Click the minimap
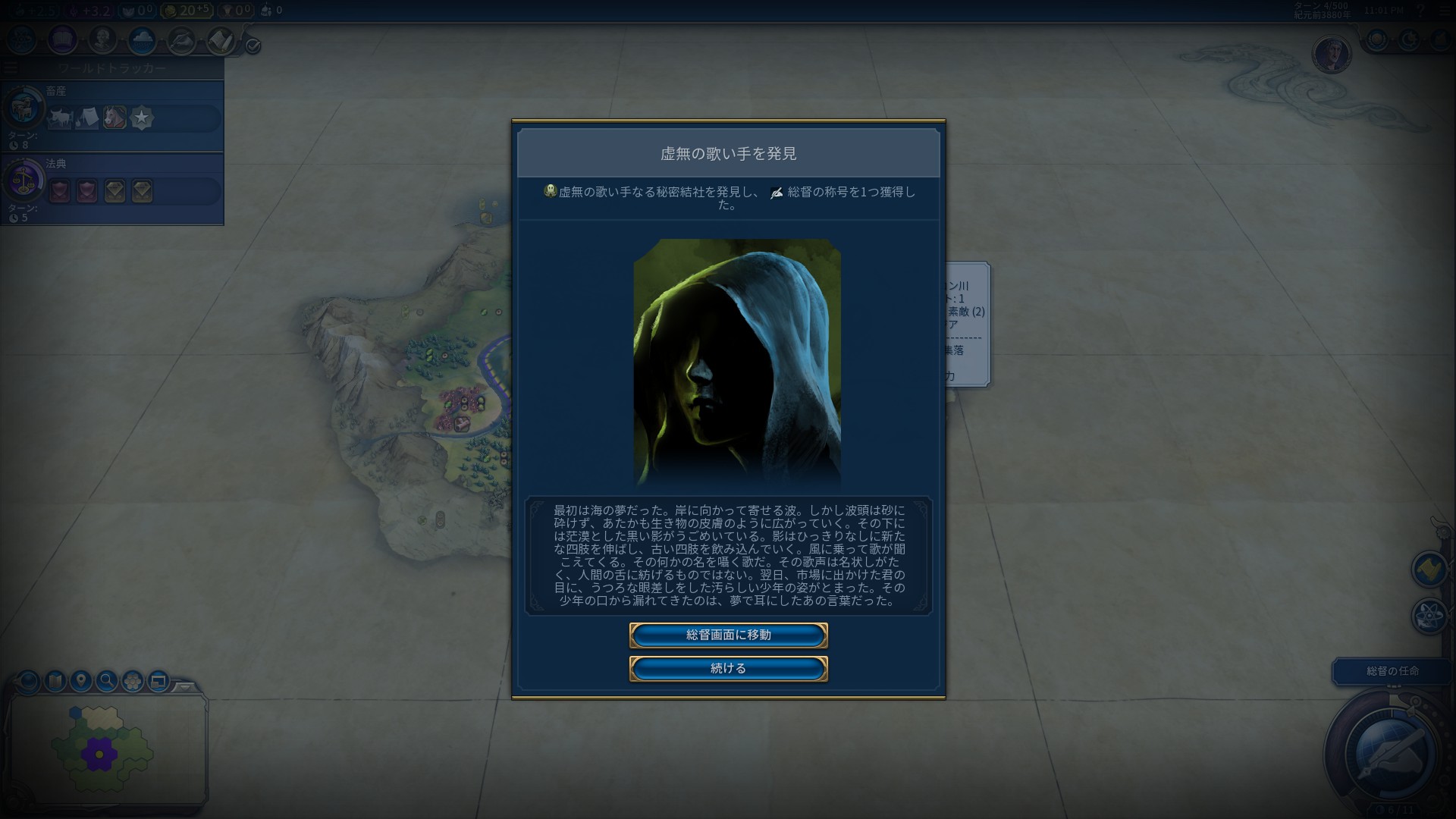Viewport: 1456px width, 819px height. [x=106, y=751]
